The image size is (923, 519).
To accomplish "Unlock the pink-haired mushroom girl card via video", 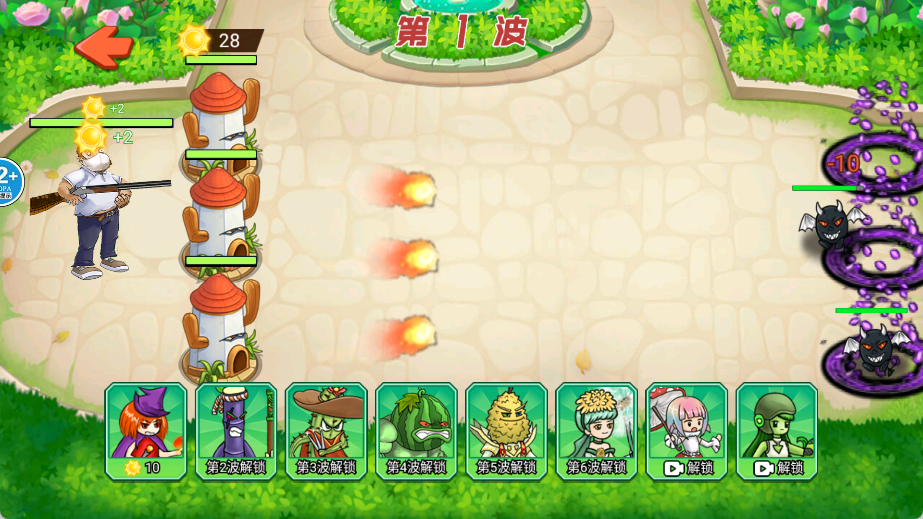I will click(686, 430).
